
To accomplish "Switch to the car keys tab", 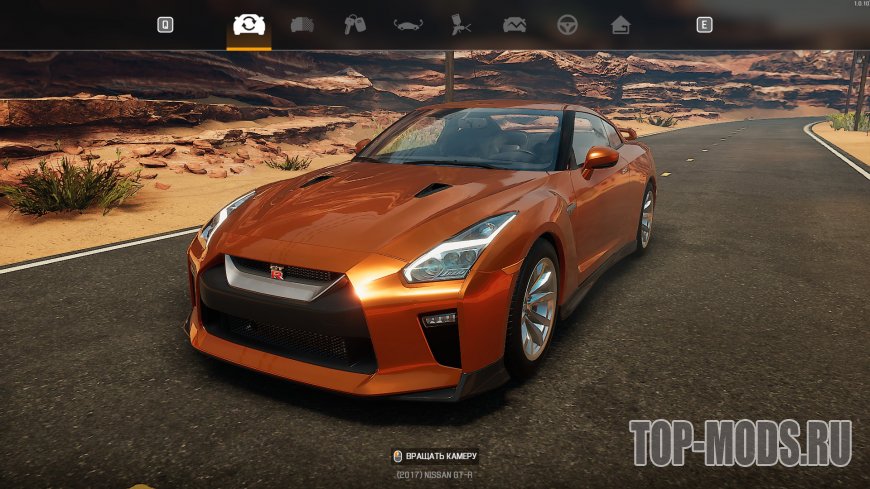I will click(355, 25).
